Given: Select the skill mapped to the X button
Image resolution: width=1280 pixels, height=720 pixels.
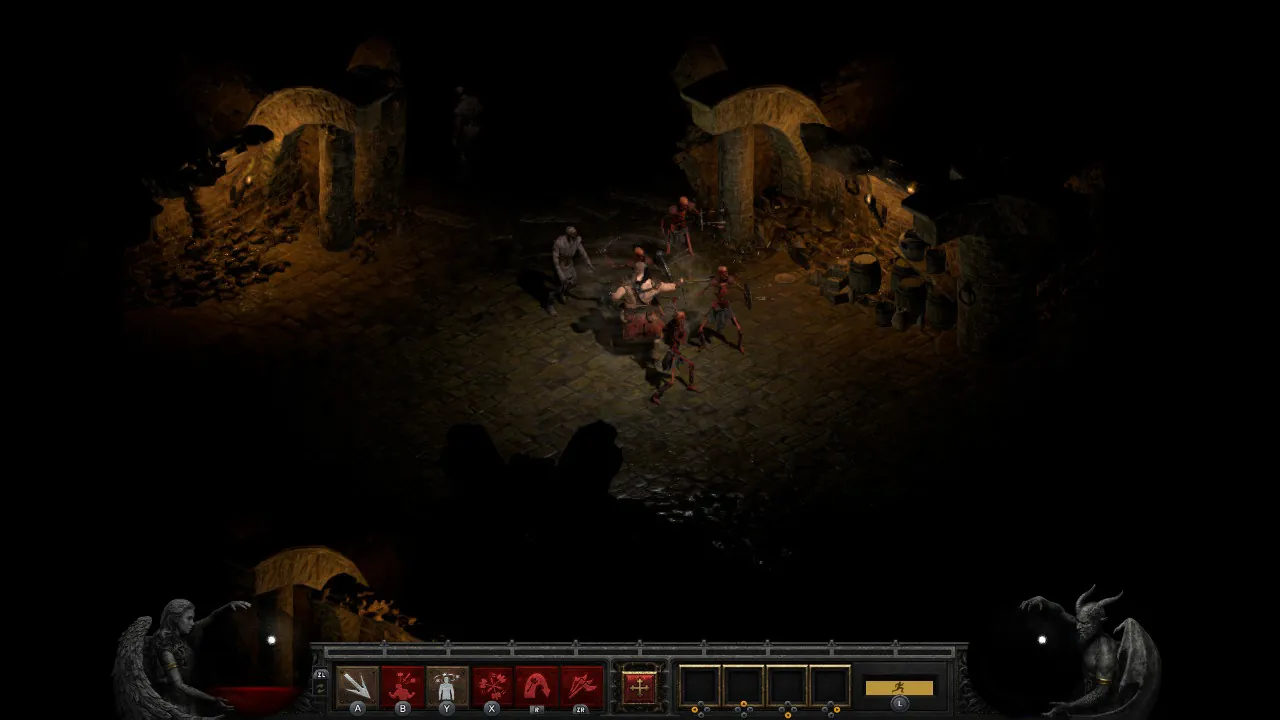Looking at the screenshot, I should pos(490,685).
